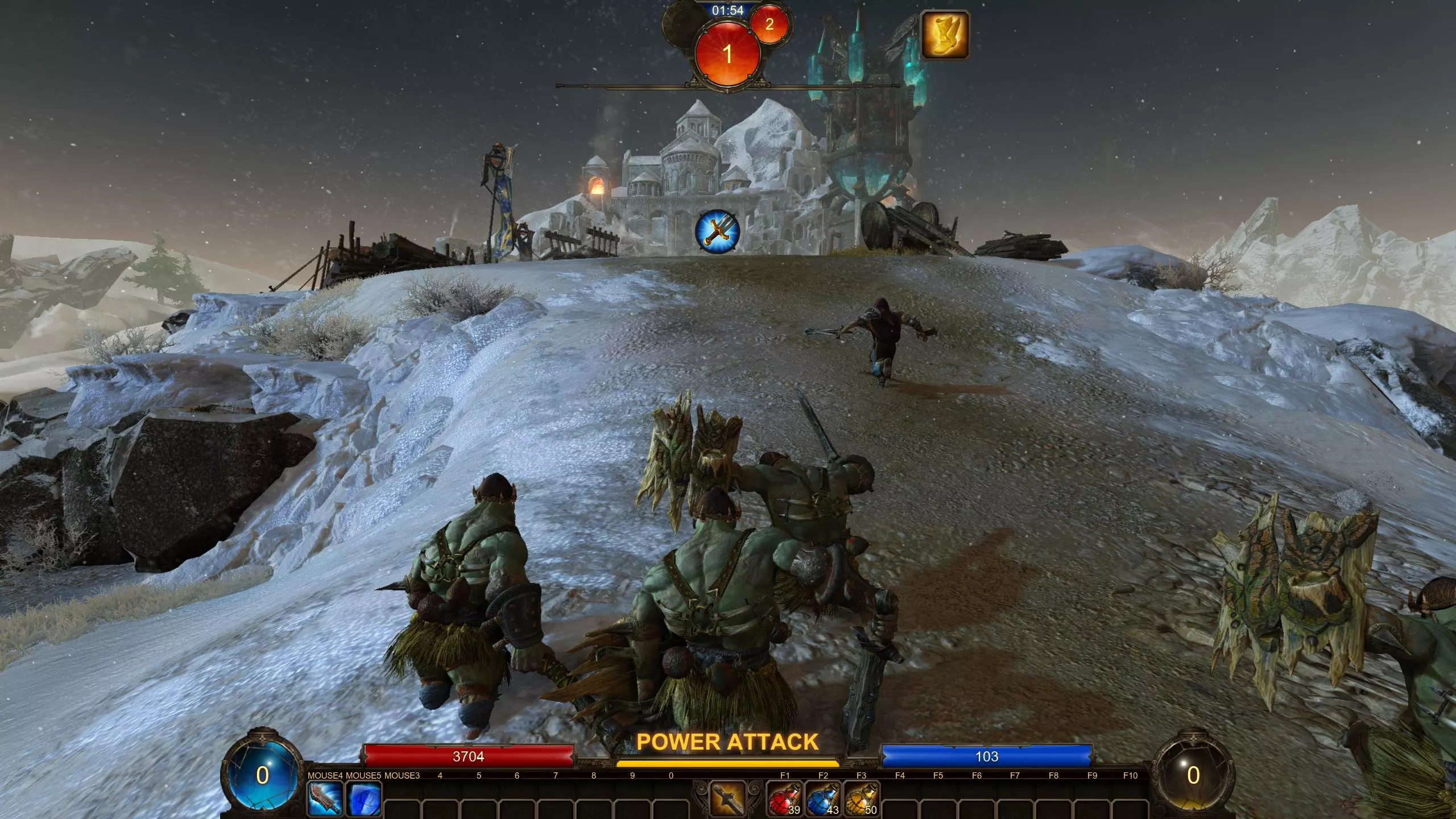Activate the serrated blade skill on MOUSE4
The width and height of the screenshot is (1456, 819).
click(x=325, y=799)
